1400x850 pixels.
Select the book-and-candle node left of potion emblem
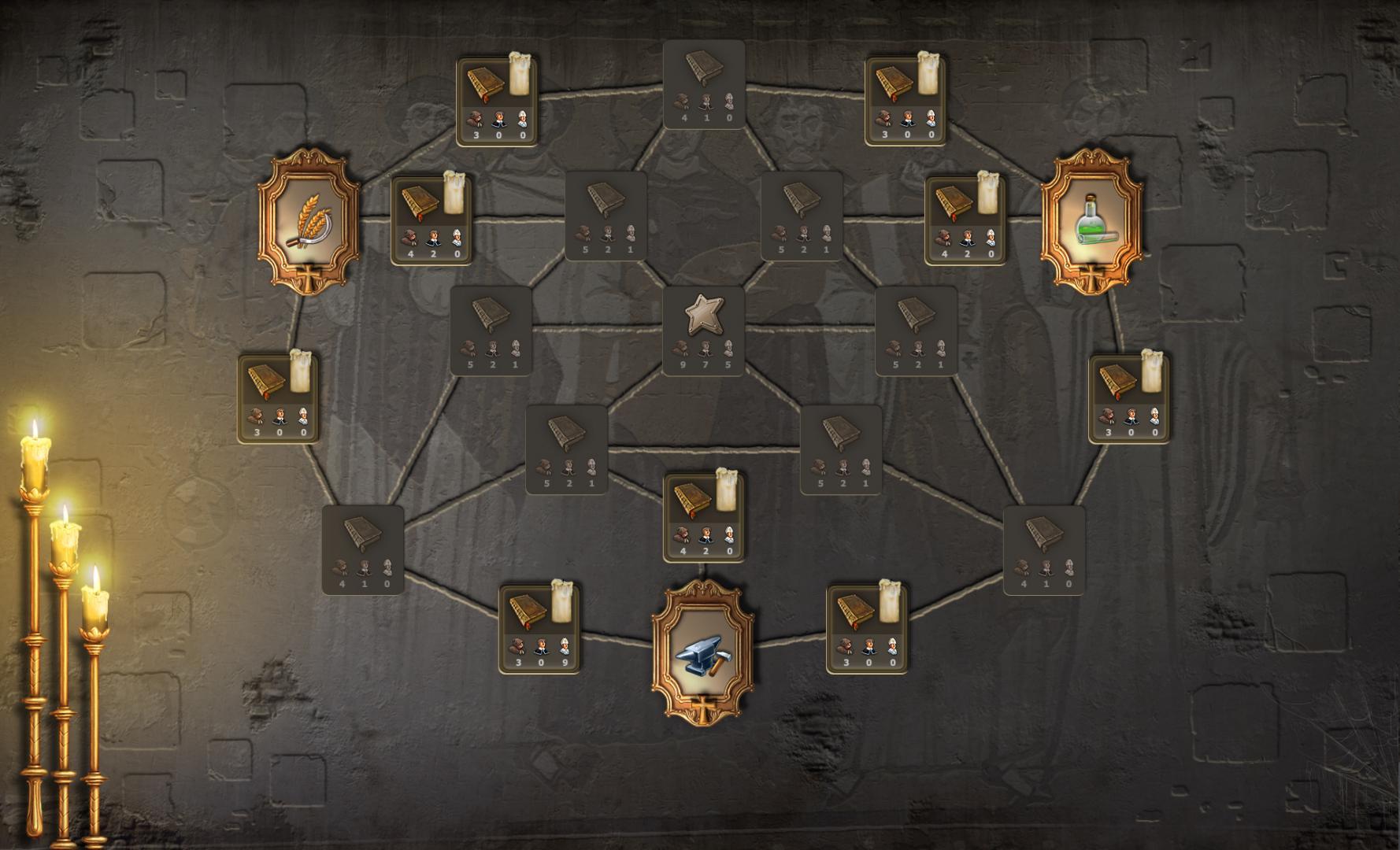[965, 224]
